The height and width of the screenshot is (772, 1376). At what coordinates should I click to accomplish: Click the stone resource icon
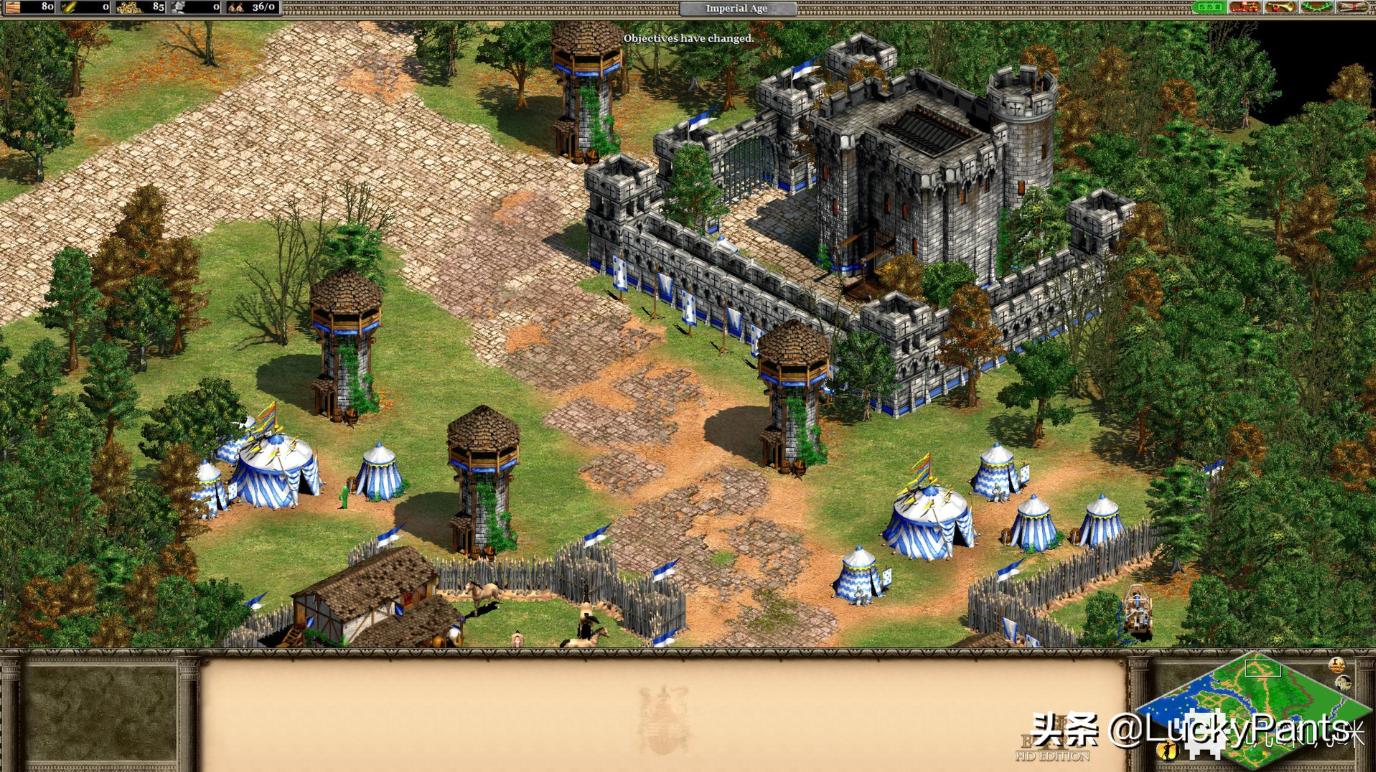point(178,8)
